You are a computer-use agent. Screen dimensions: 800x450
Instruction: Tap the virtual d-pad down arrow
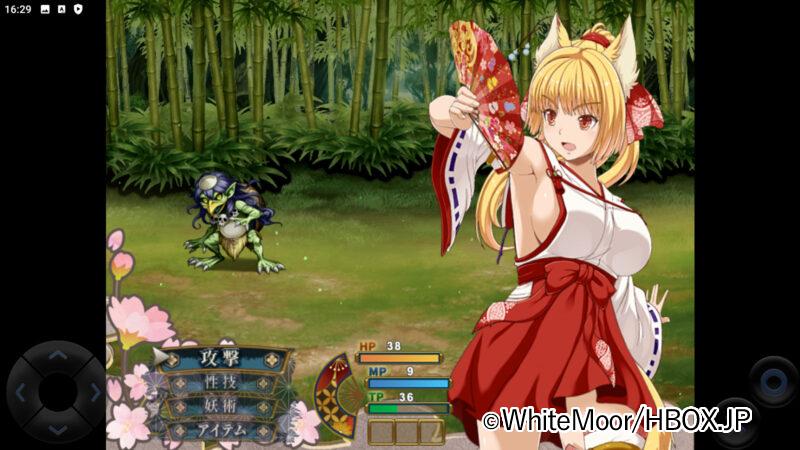pyautogui.click(x=57, y=428)
